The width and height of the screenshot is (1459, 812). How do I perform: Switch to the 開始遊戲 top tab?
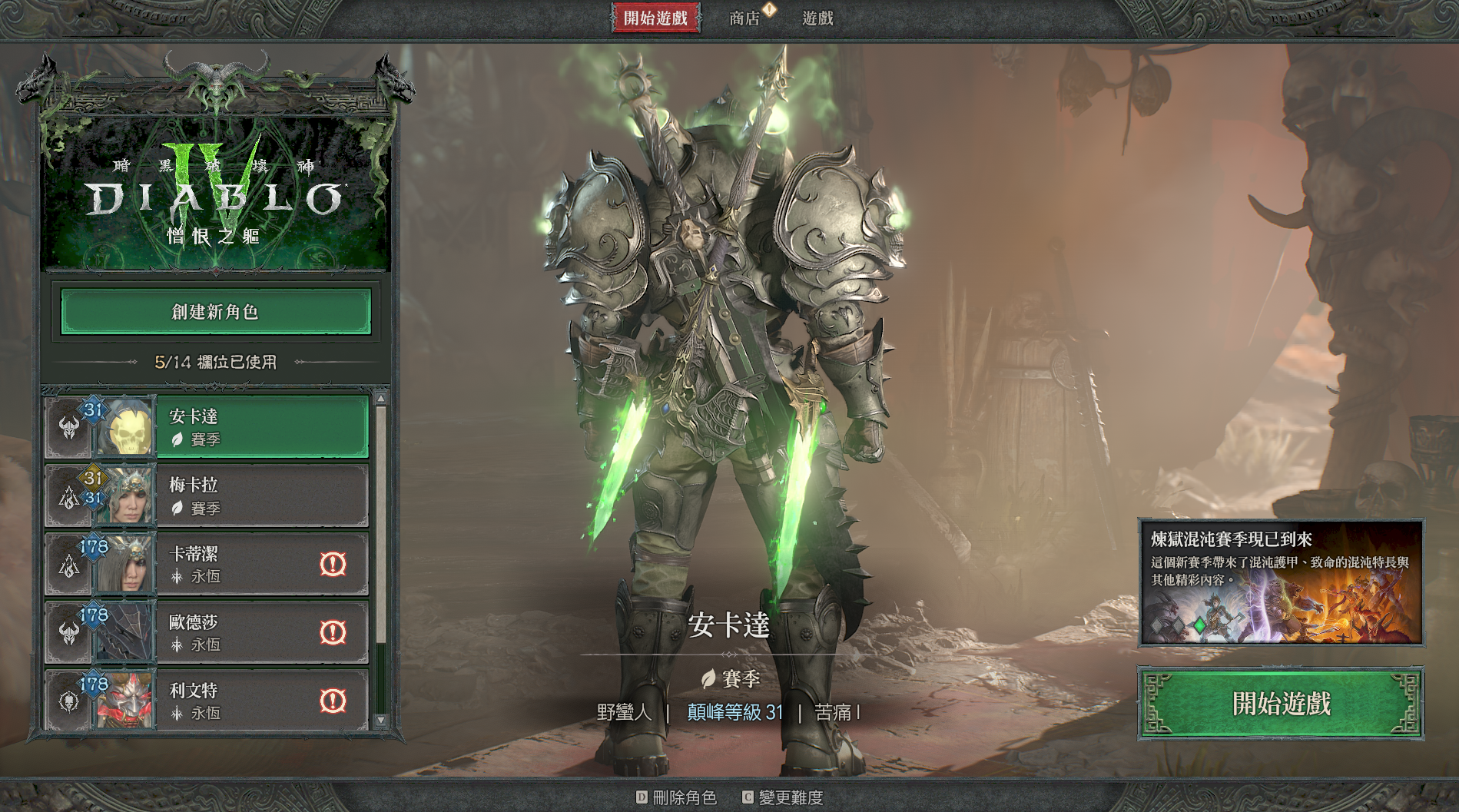655,18
